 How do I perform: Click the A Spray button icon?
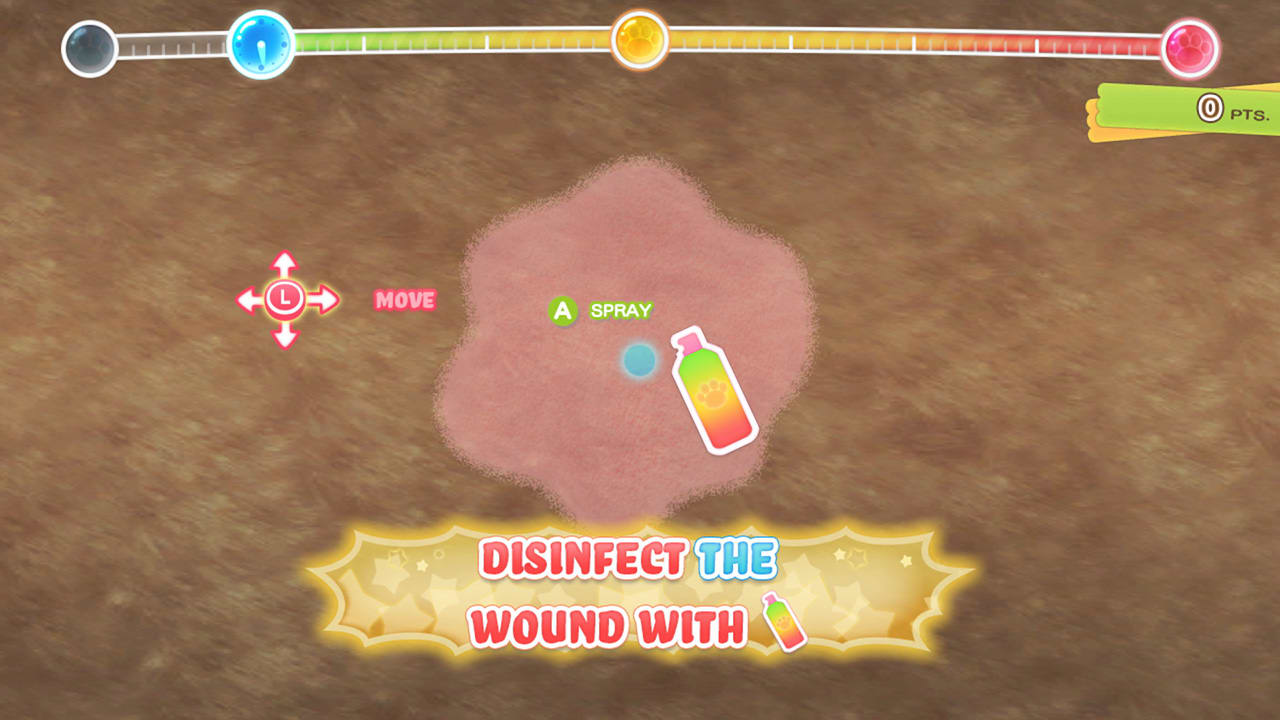tap(564, 310)
